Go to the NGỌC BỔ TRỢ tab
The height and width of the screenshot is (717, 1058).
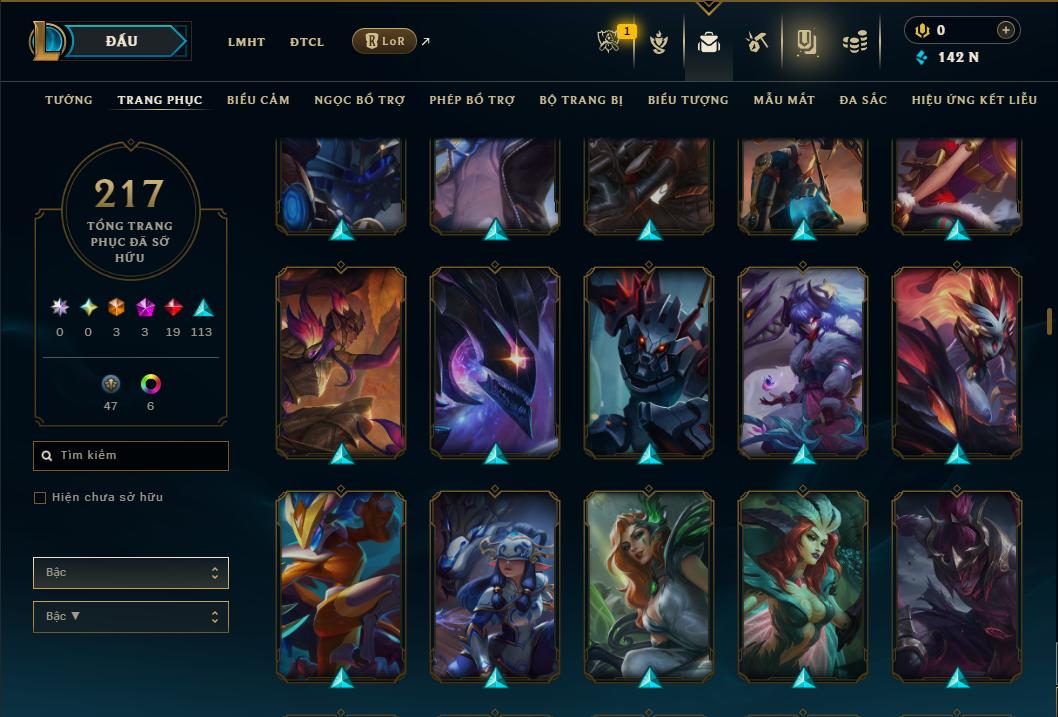(x=359, y=100)
